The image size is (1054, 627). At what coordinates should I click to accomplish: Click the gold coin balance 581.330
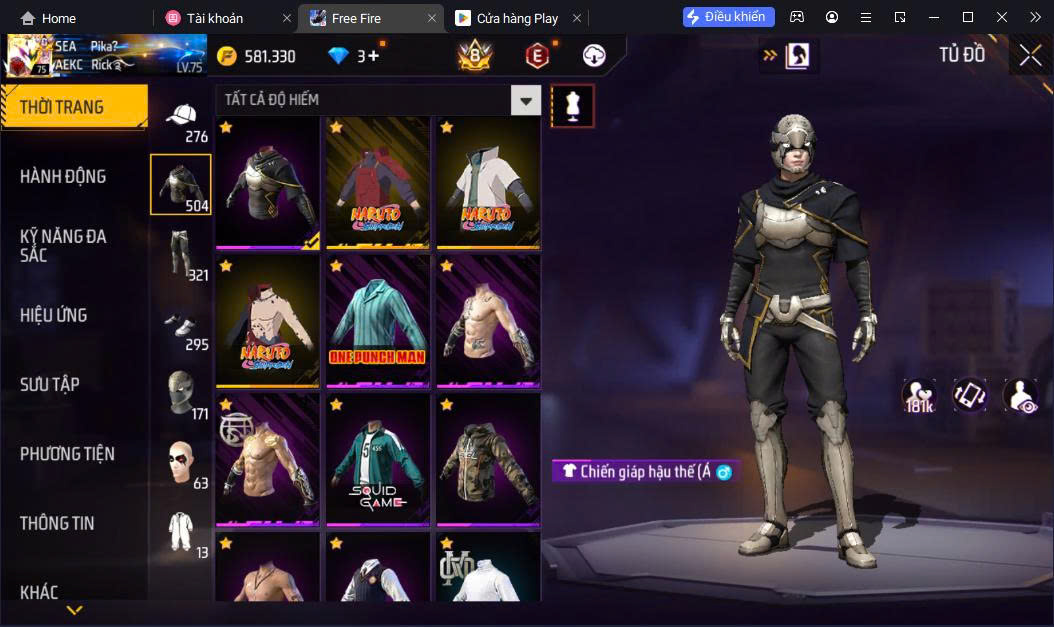pyautogui.click(x=256, y=56)
